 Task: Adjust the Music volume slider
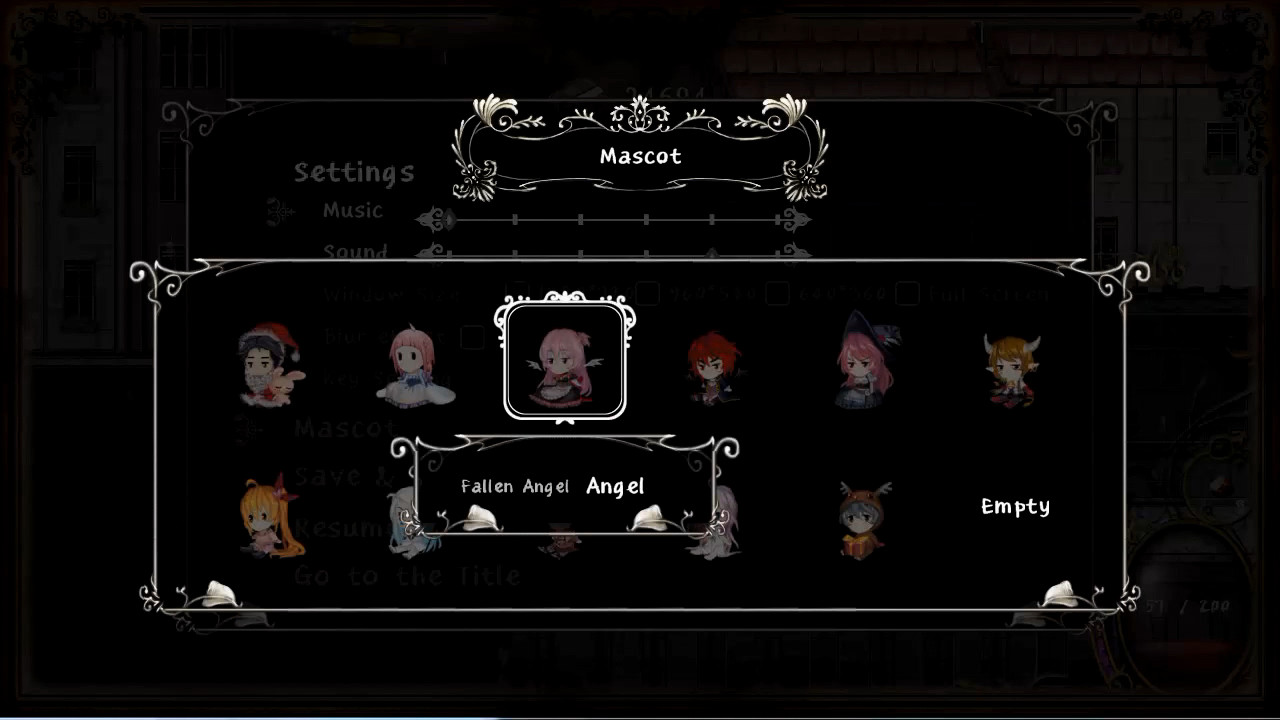point(620,218)
